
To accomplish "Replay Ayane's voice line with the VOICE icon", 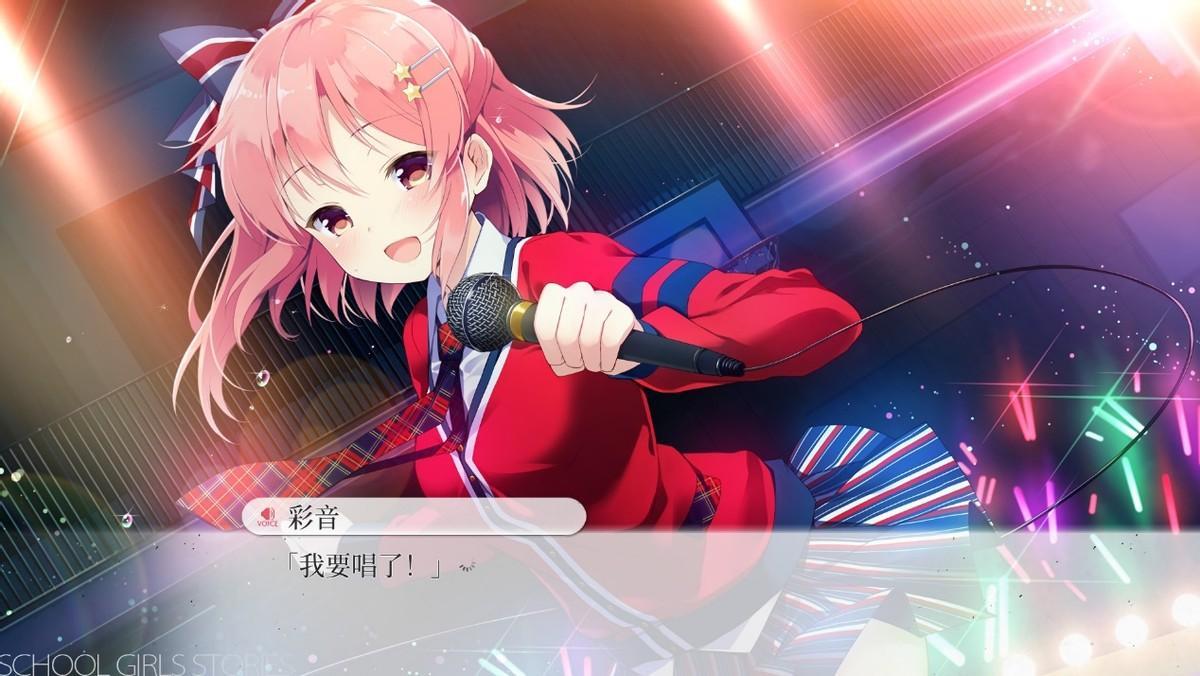I will [267, 516].
